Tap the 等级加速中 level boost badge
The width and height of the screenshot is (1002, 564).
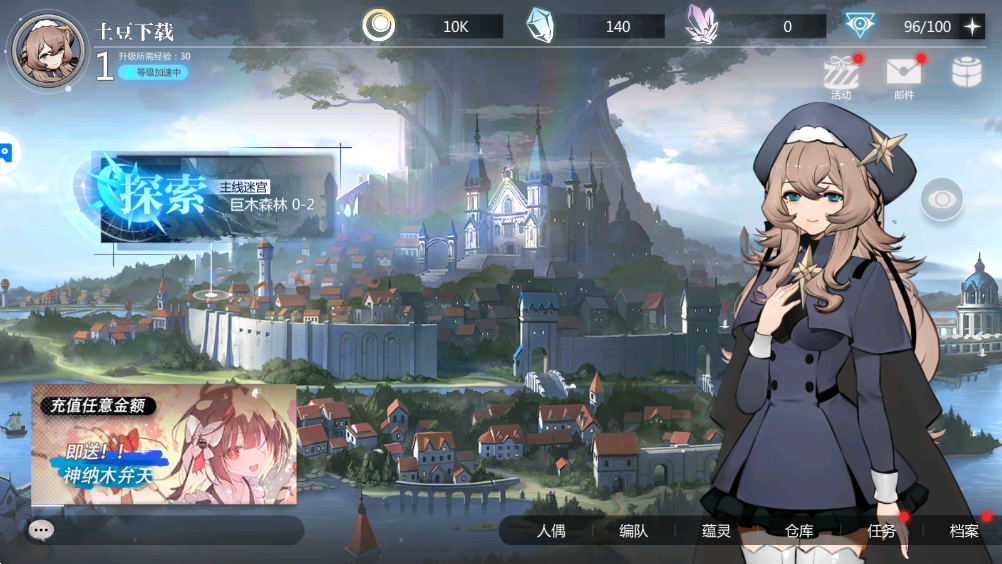[x=153, y=72]
